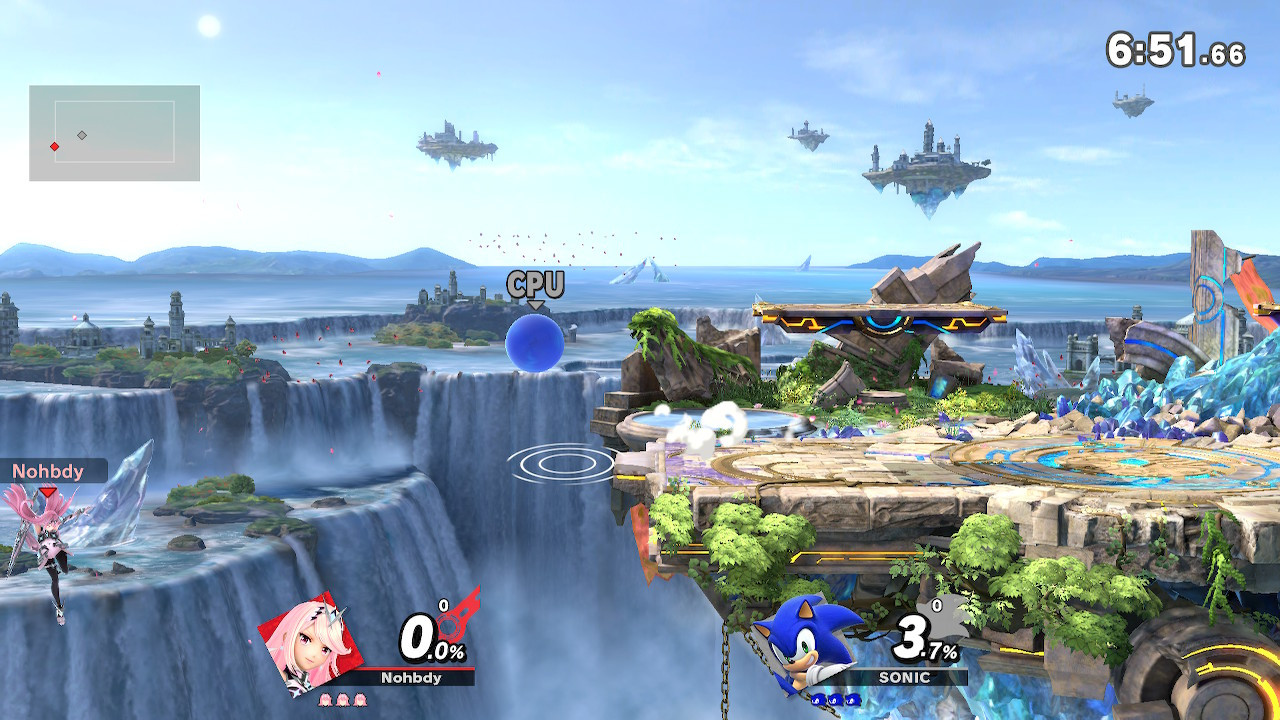Click the Nohbdy floating name tag on the left

point(47,472)
